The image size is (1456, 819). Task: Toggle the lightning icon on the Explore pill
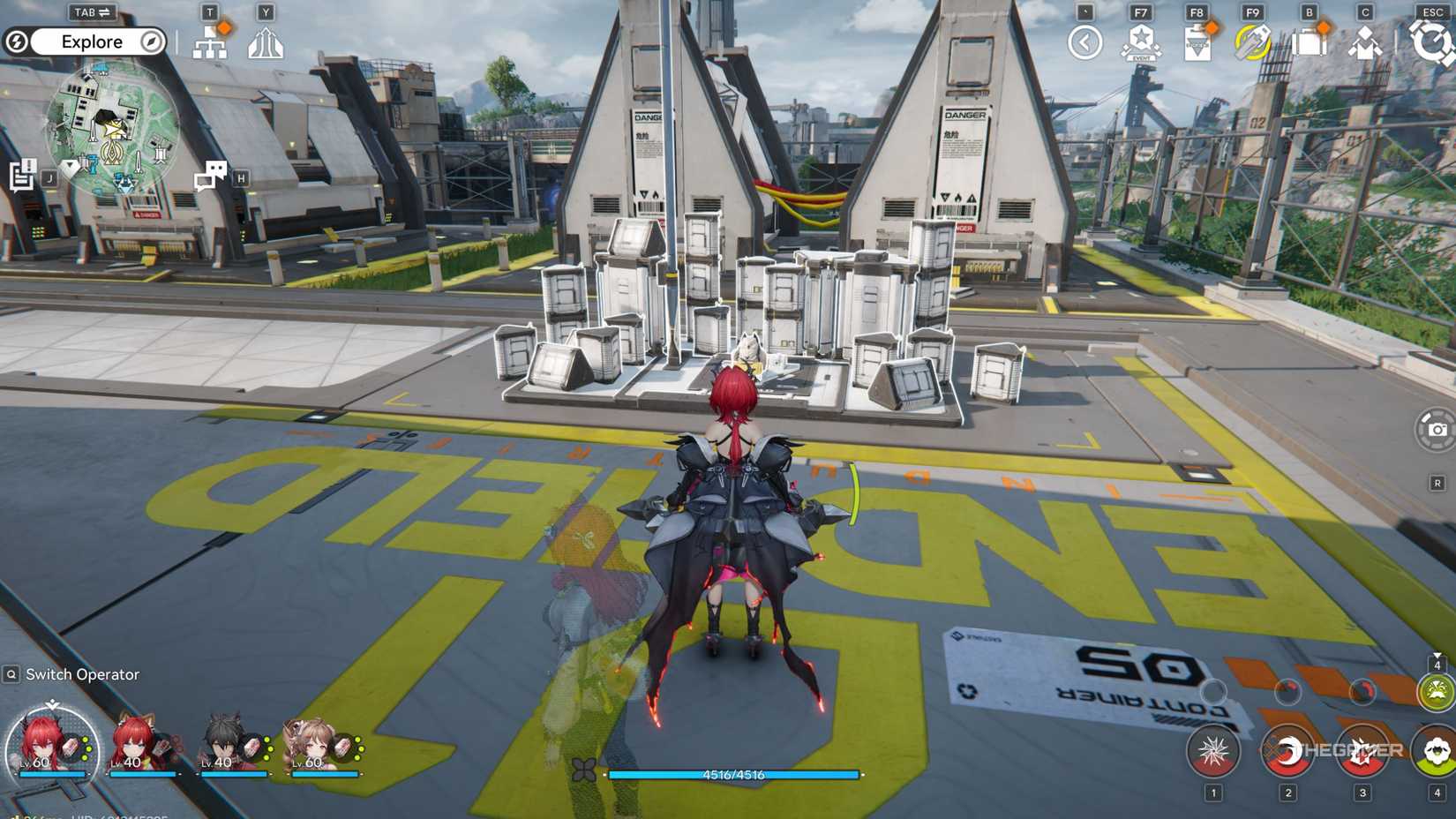tap(16, 41)
